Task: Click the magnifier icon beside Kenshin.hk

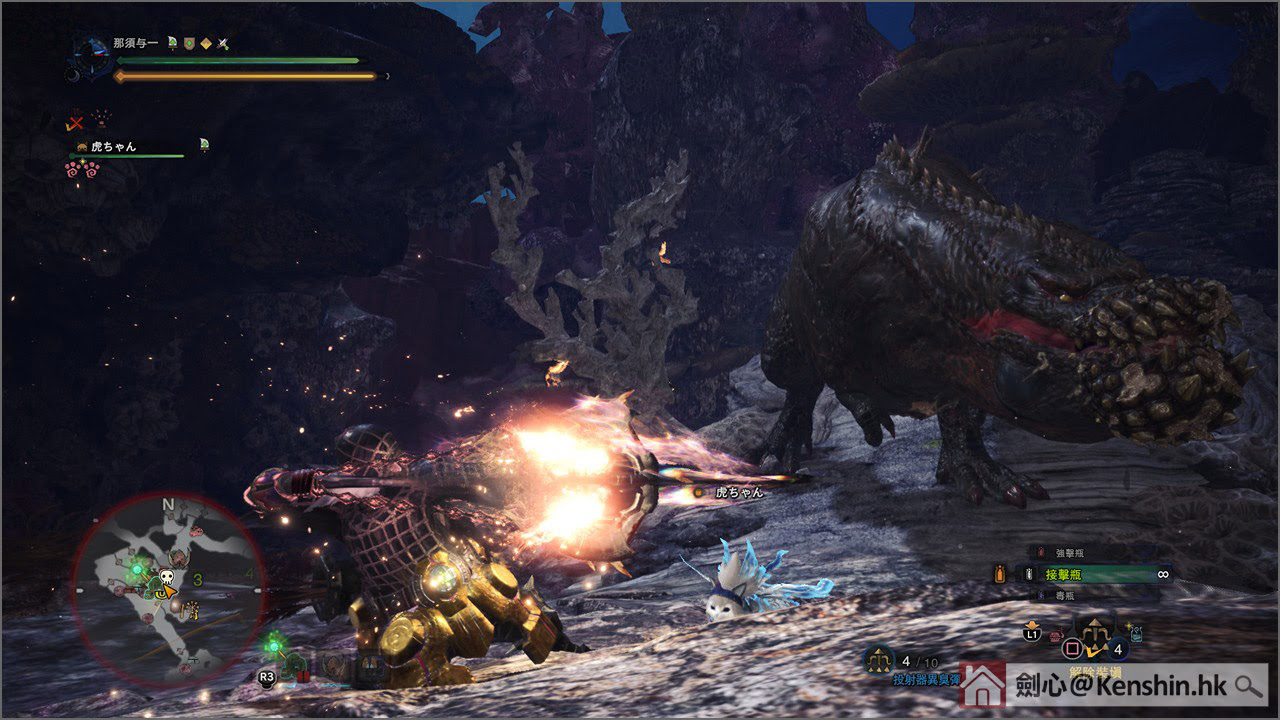Action: pyautogui.click(x=1247, y=686)
